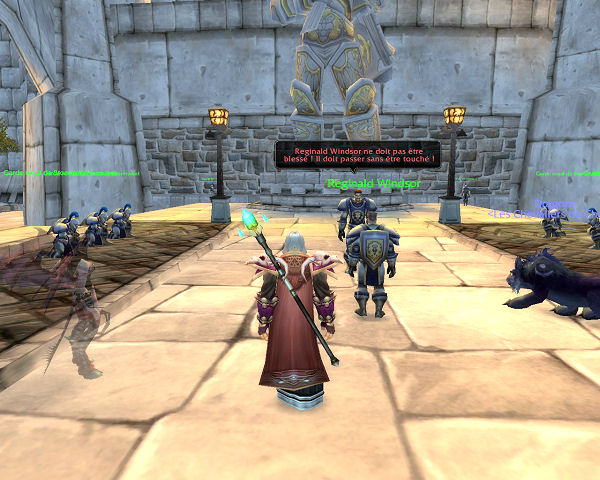Select the Reginald Windsor name label
600x480 pixels.
[373, 184]
